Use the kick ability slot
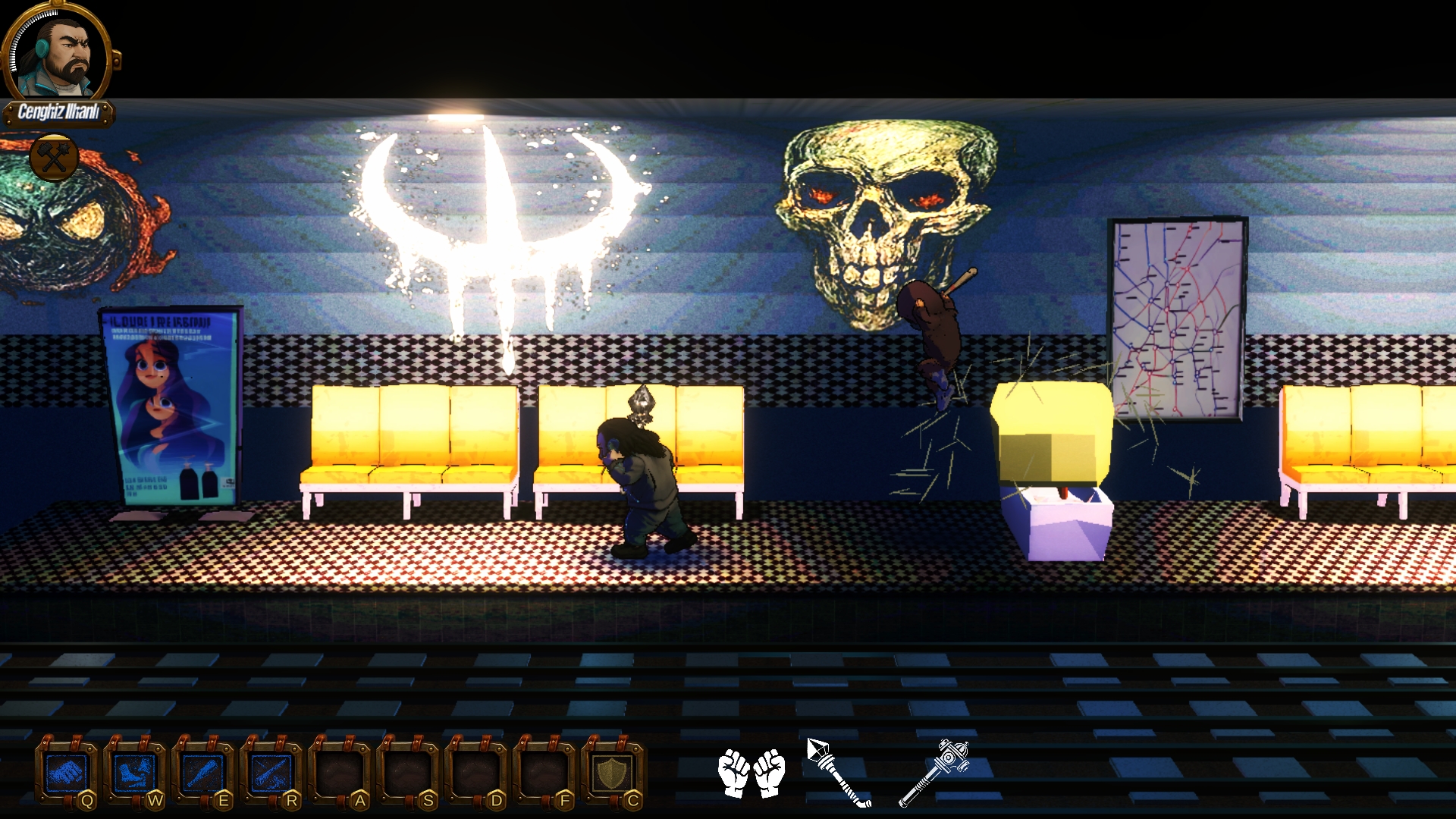Screen dimensions: 1456x819 tap(135, 773)
